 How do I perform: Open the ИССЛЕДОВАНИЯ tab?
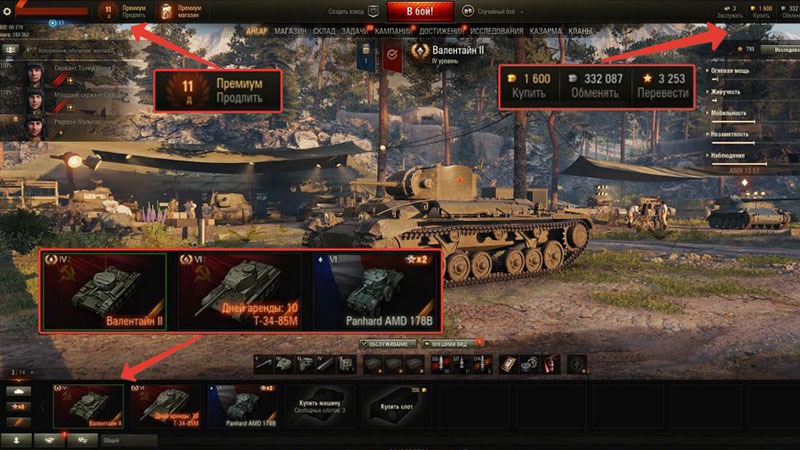pyautogui.click(x=494, y=31)
